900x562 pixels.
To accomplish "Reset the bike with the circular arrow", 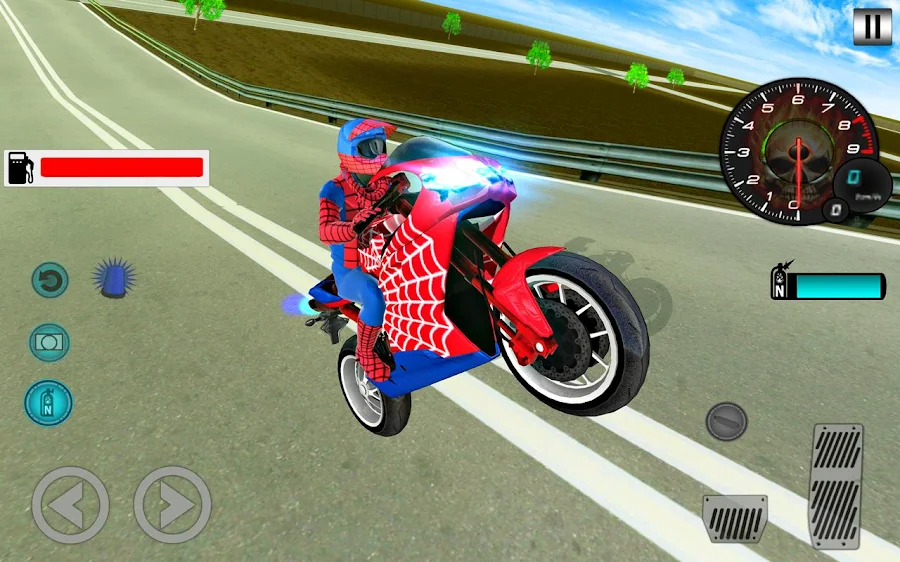I will (49, 279).
